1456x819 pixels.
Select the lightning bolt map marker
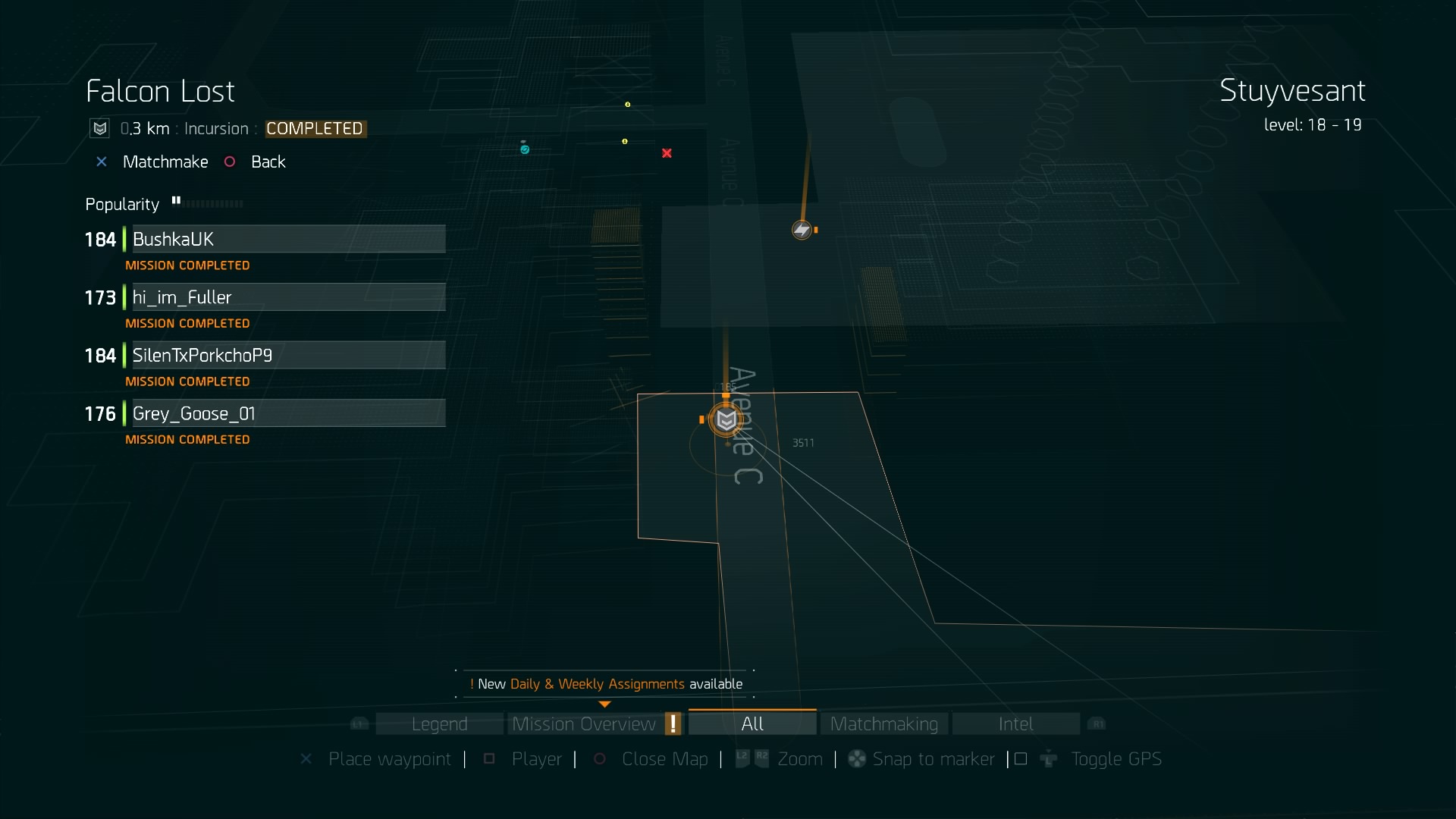point(802,230)
